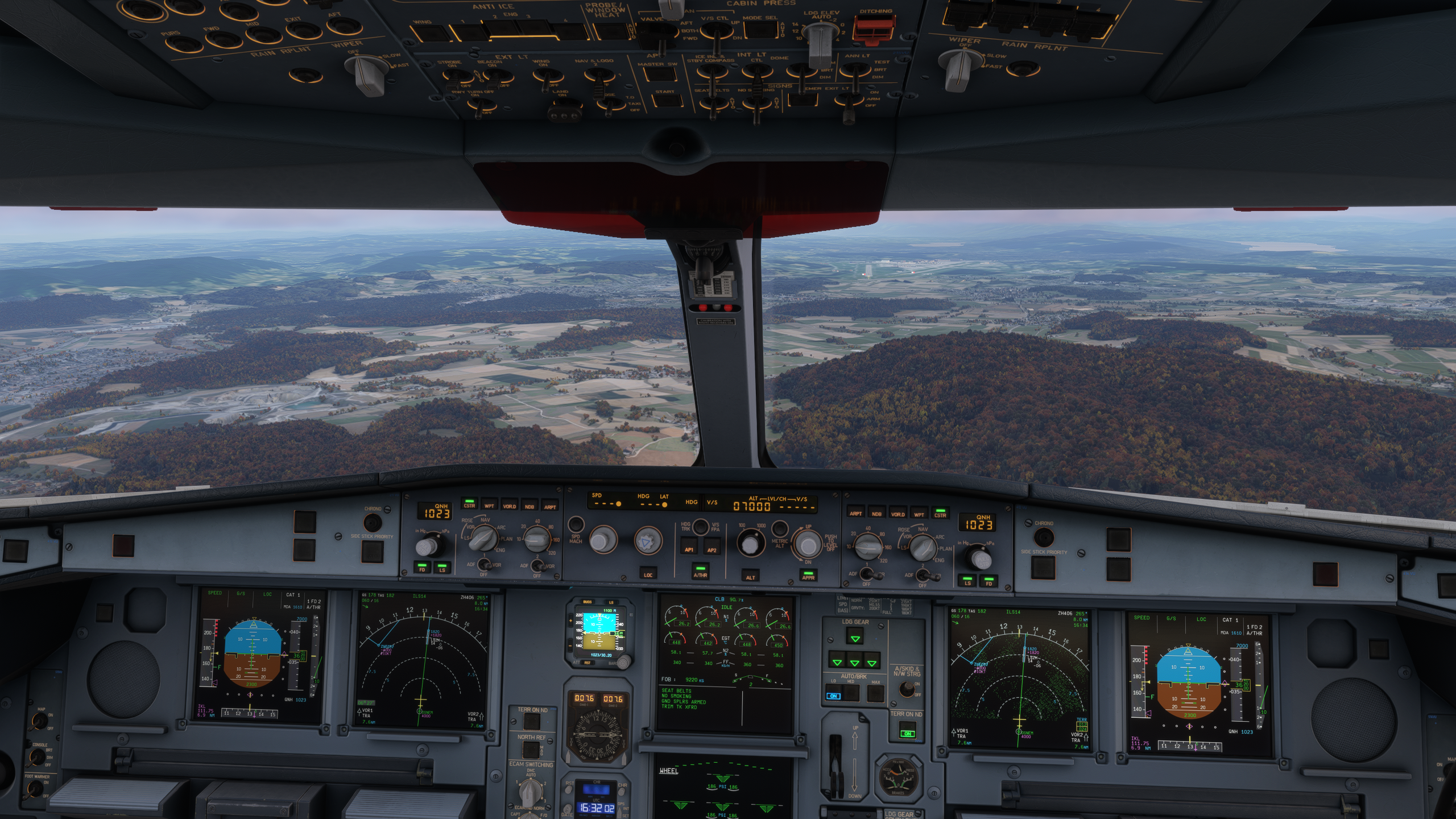
Task: Select the AUTO/BRK MAX autobrake button
Action: [876, 693]
